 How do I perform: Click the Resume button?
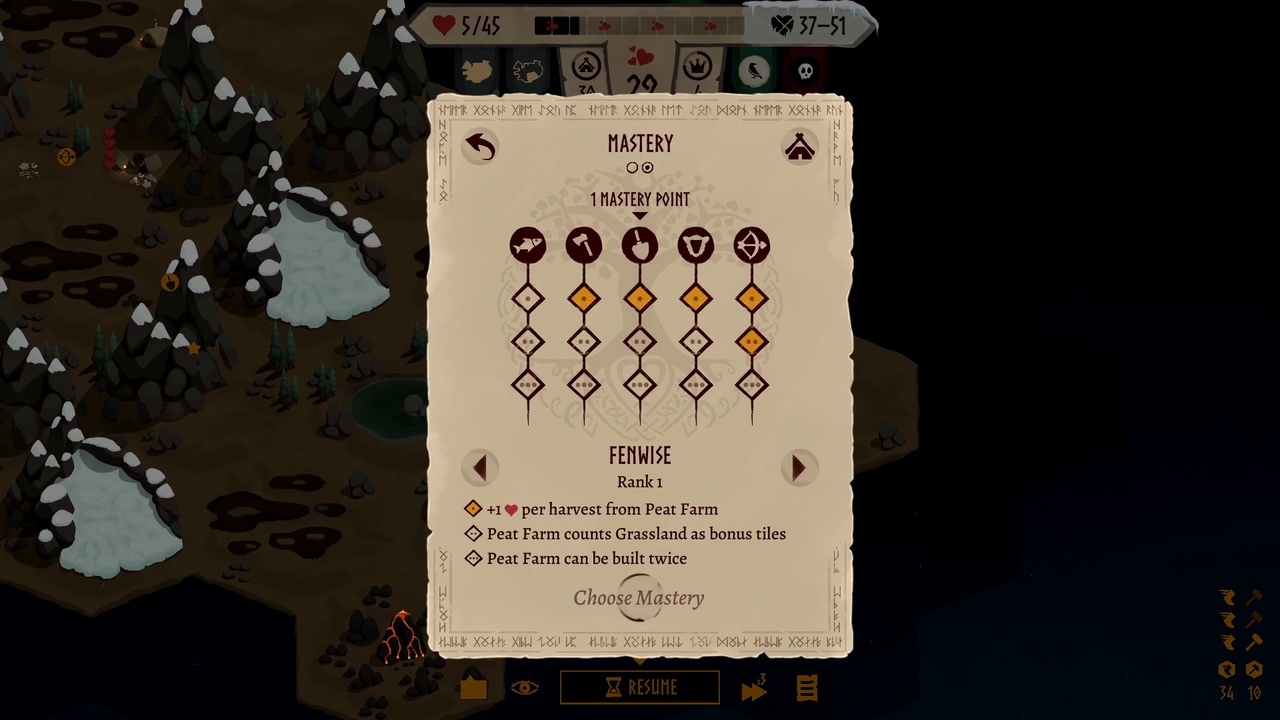[640, 687]
